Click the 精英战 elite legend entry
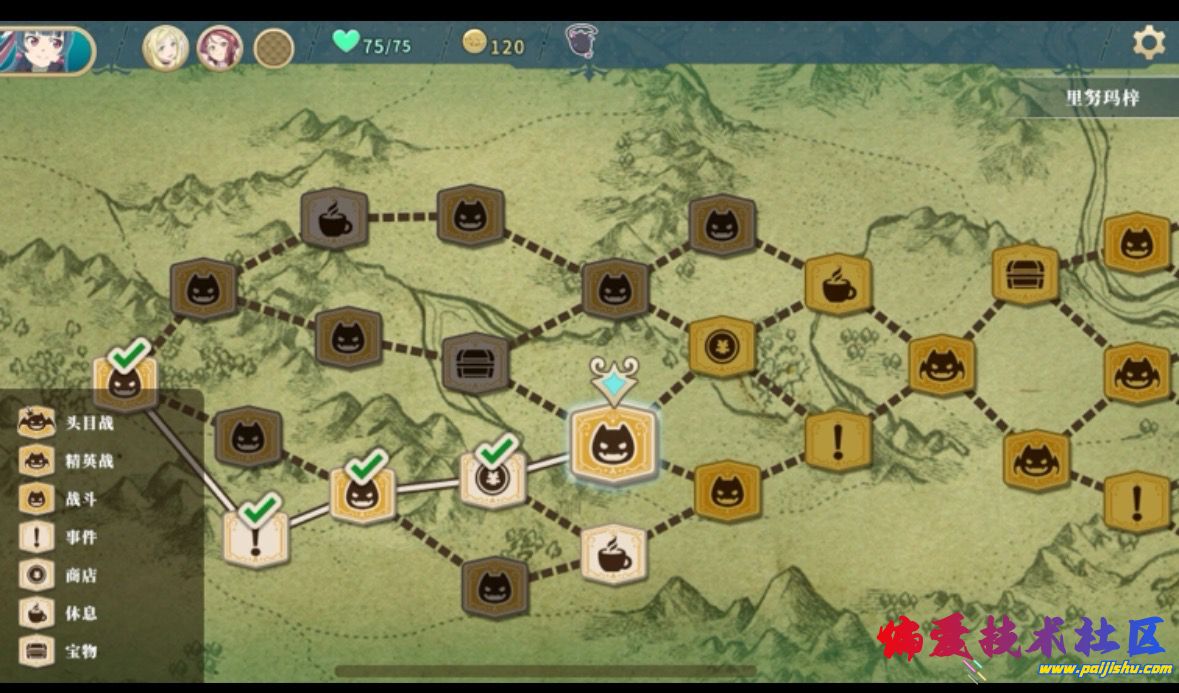Screen dimensions: 1179x693 pos(68,461)
